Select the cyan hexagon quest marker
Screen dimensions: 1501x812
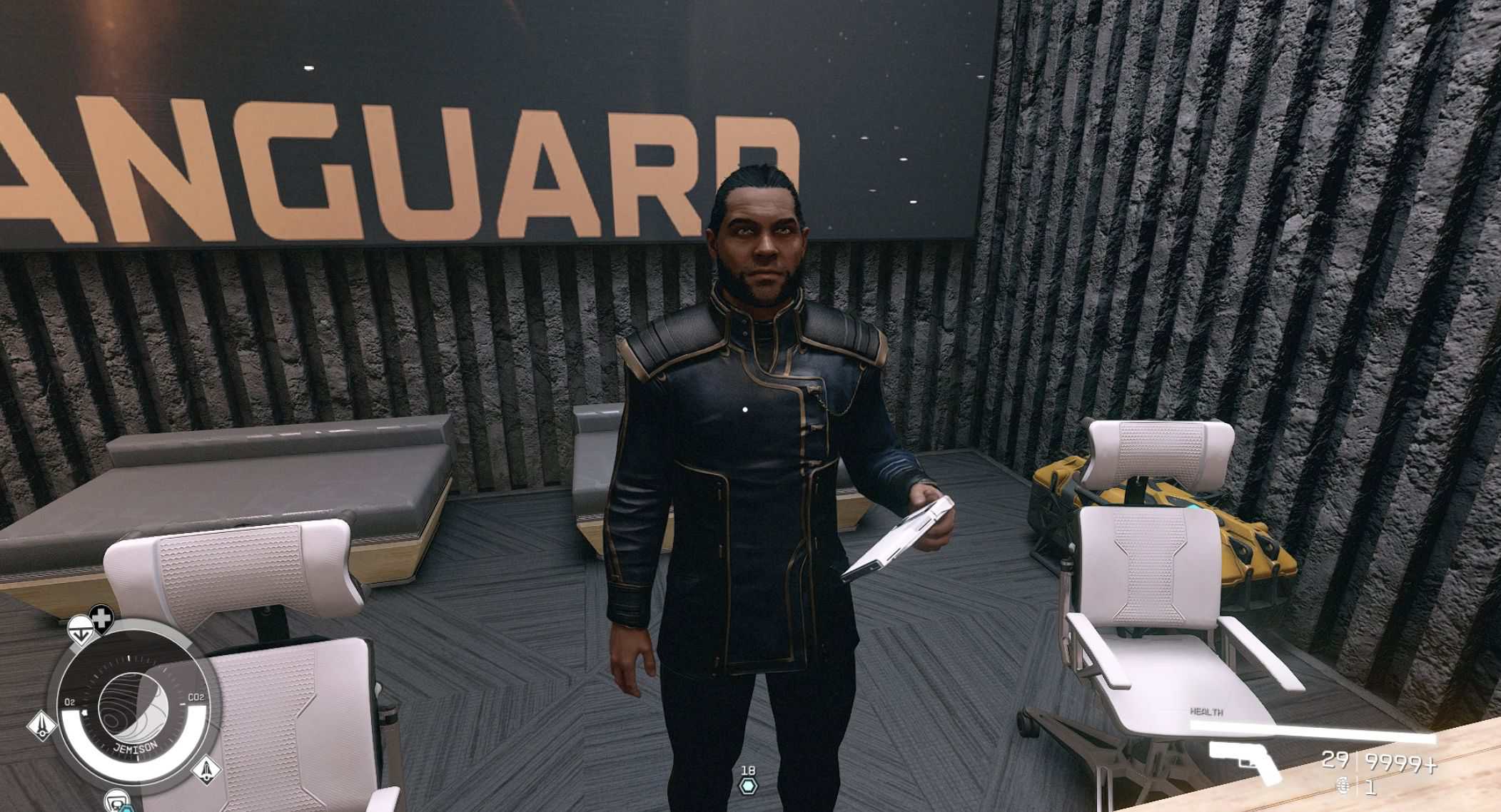coord(747,786)
